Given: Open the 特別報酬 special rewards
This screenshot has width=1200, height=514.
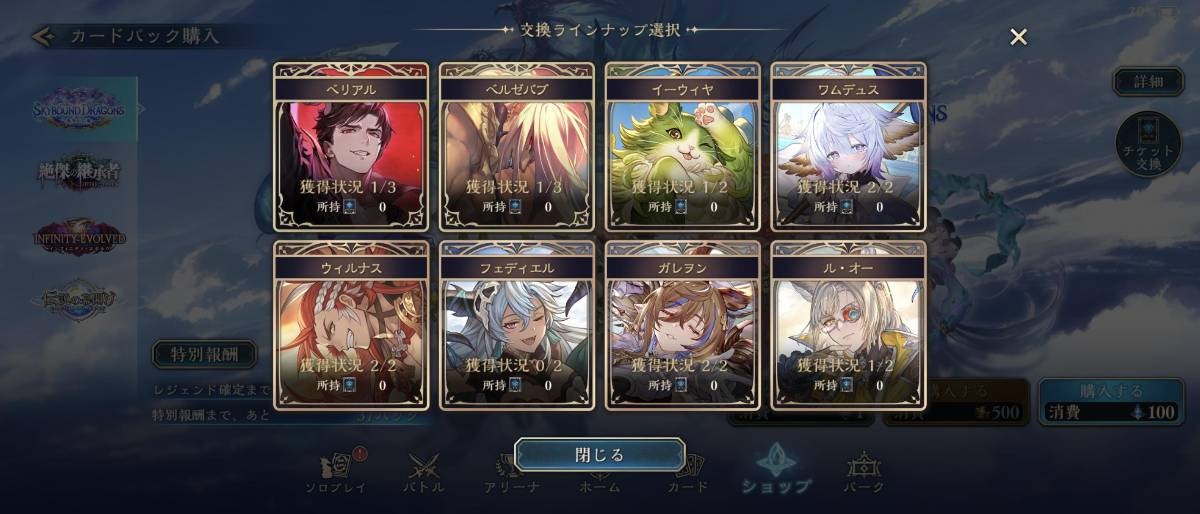Looking at the screenshot, I should point(204,354).
